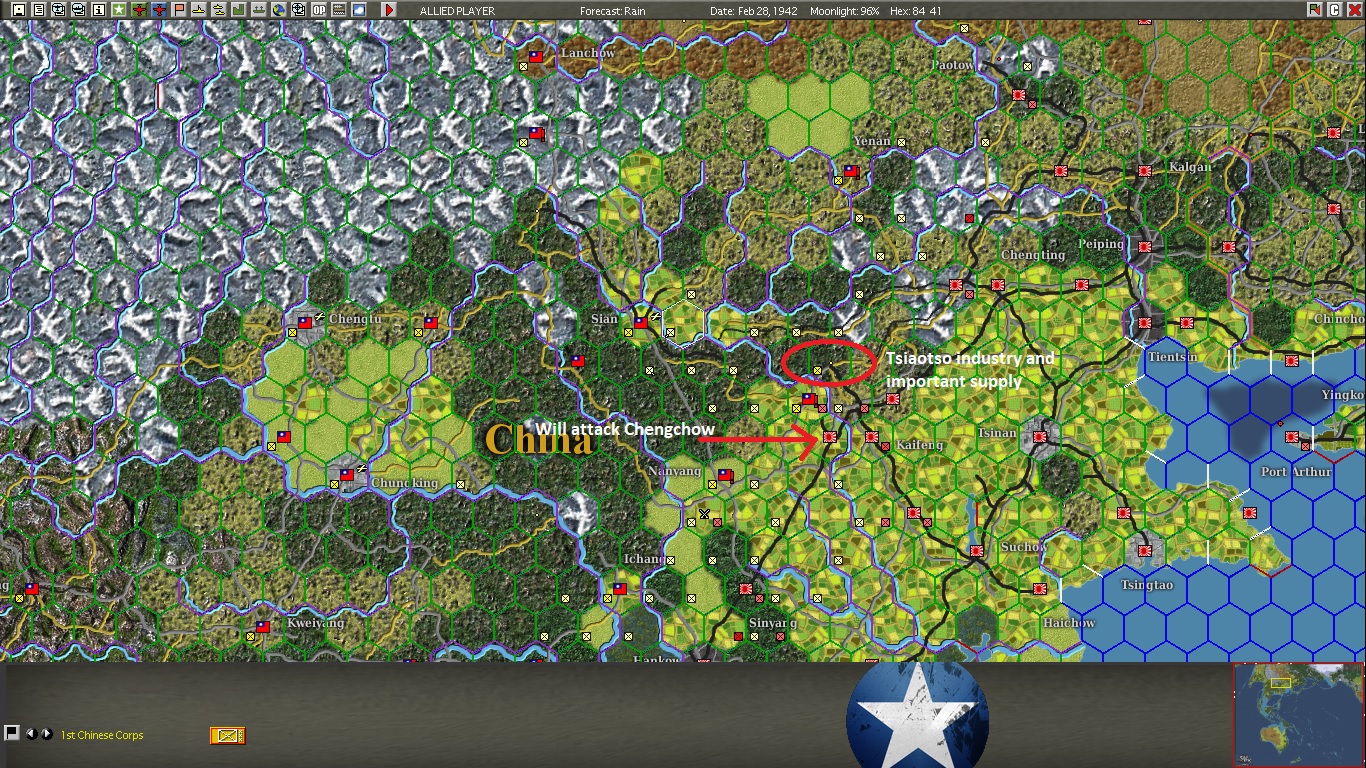This screenshot has width=1366, height=768.
Task: Select the 1st Chinese Corps unit counter
Action: pyautogui.click(x=228, y=736)
